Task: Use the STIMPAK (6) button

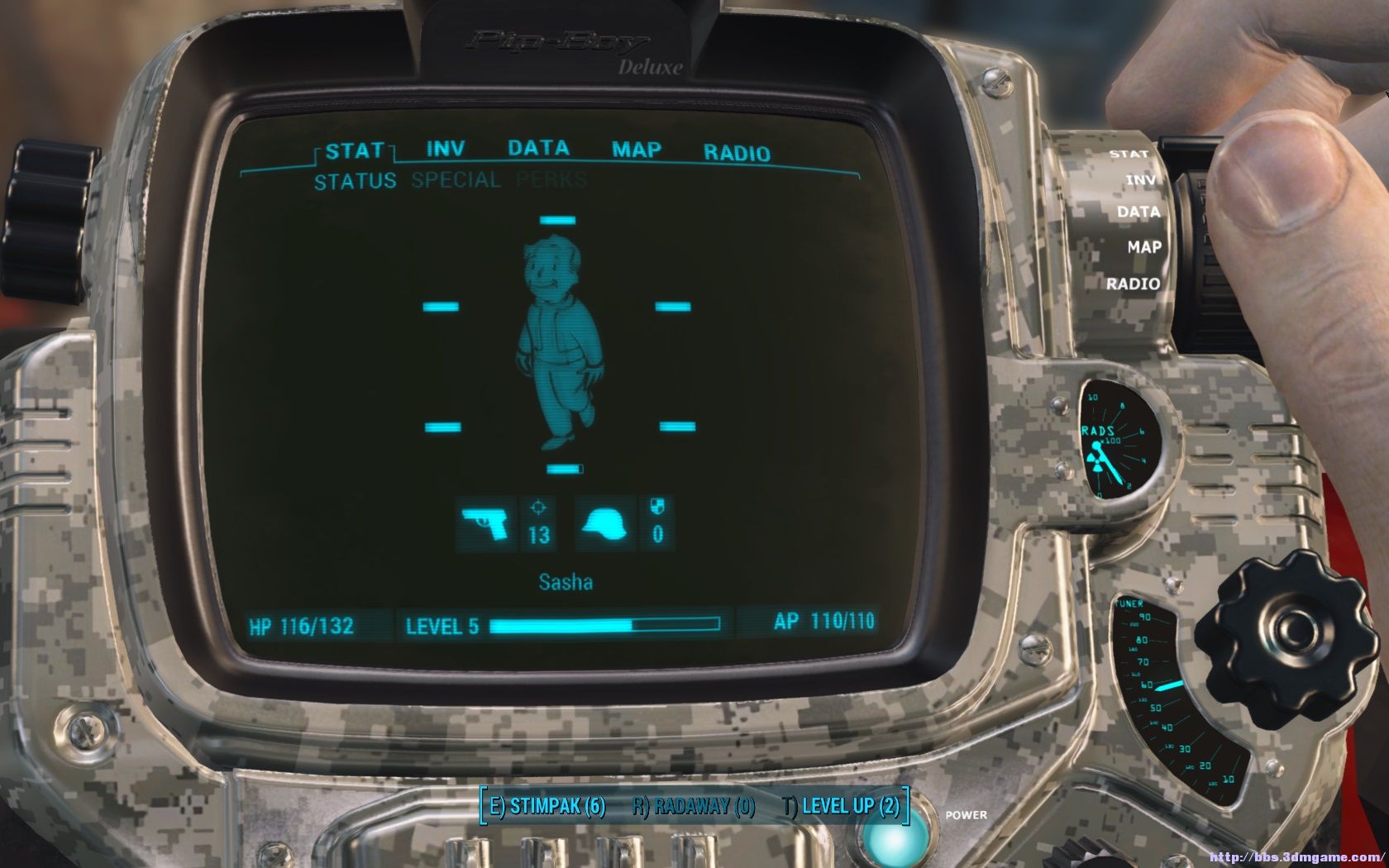Action: tap(547, 806)
